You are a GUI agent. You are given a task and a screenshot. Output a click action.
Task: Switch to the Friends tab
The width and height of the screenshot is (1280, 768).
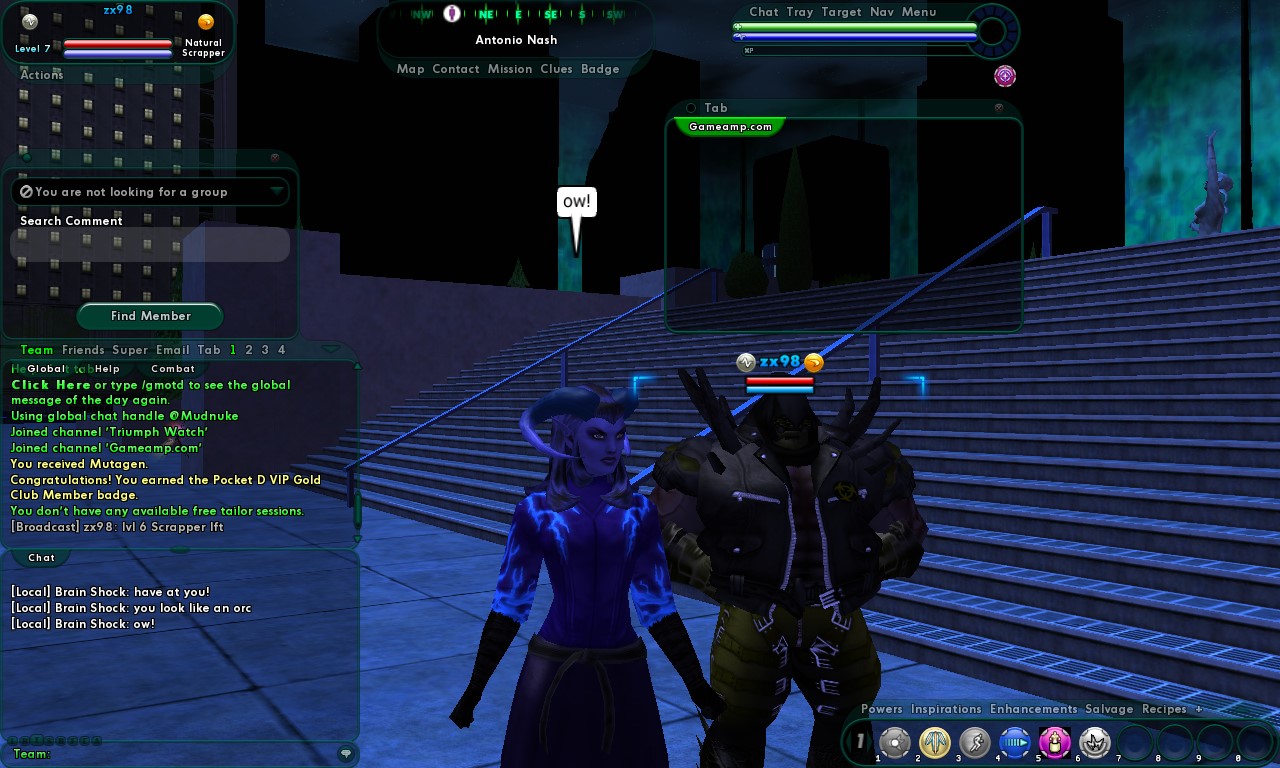tap(83, 350)
